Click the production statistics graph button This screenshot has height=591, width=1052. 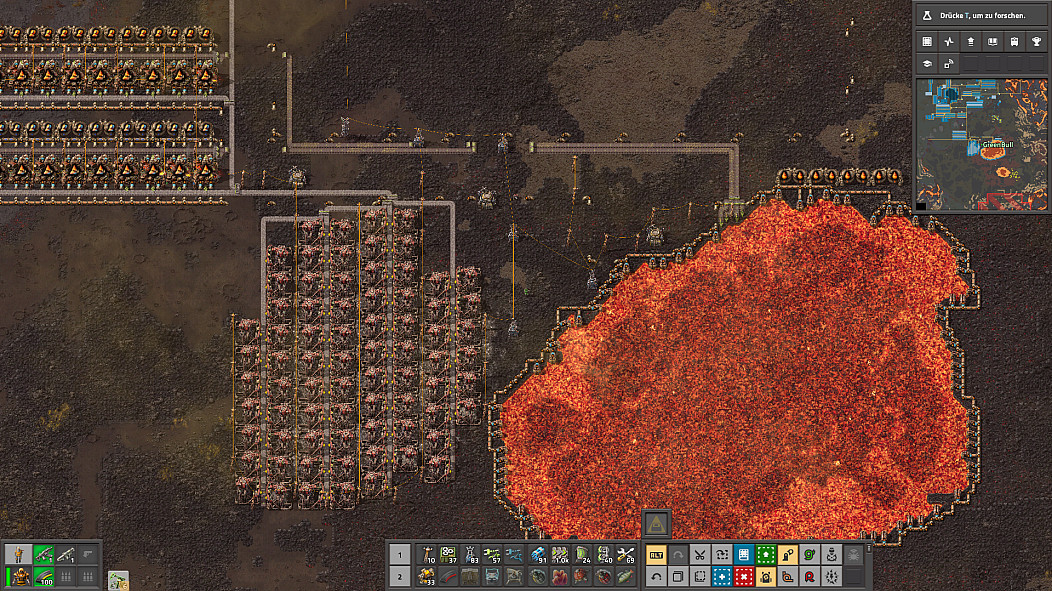[x=949, y=41]
